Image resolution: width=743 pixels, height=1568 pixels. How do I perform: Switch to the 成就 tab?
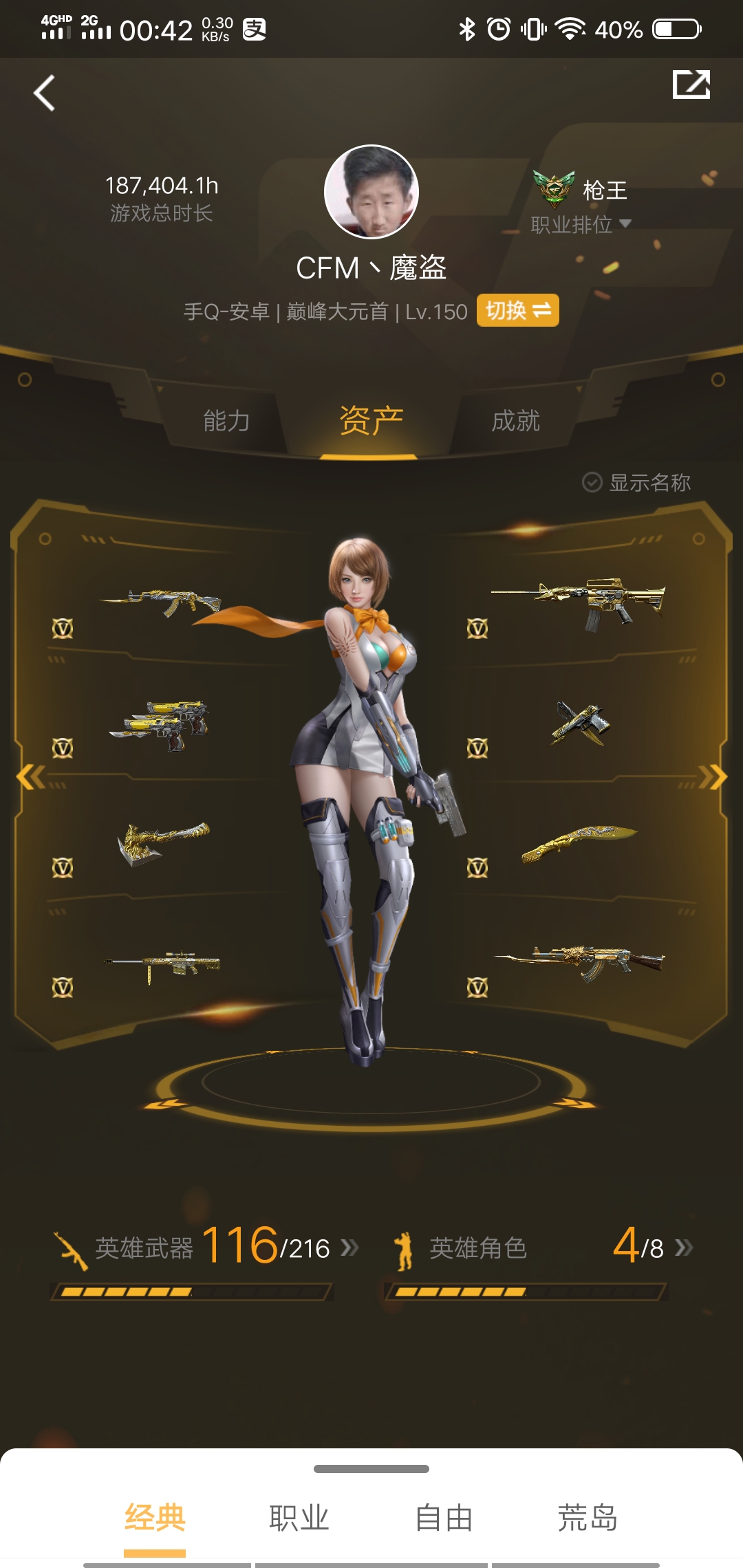tap(515, 420)
